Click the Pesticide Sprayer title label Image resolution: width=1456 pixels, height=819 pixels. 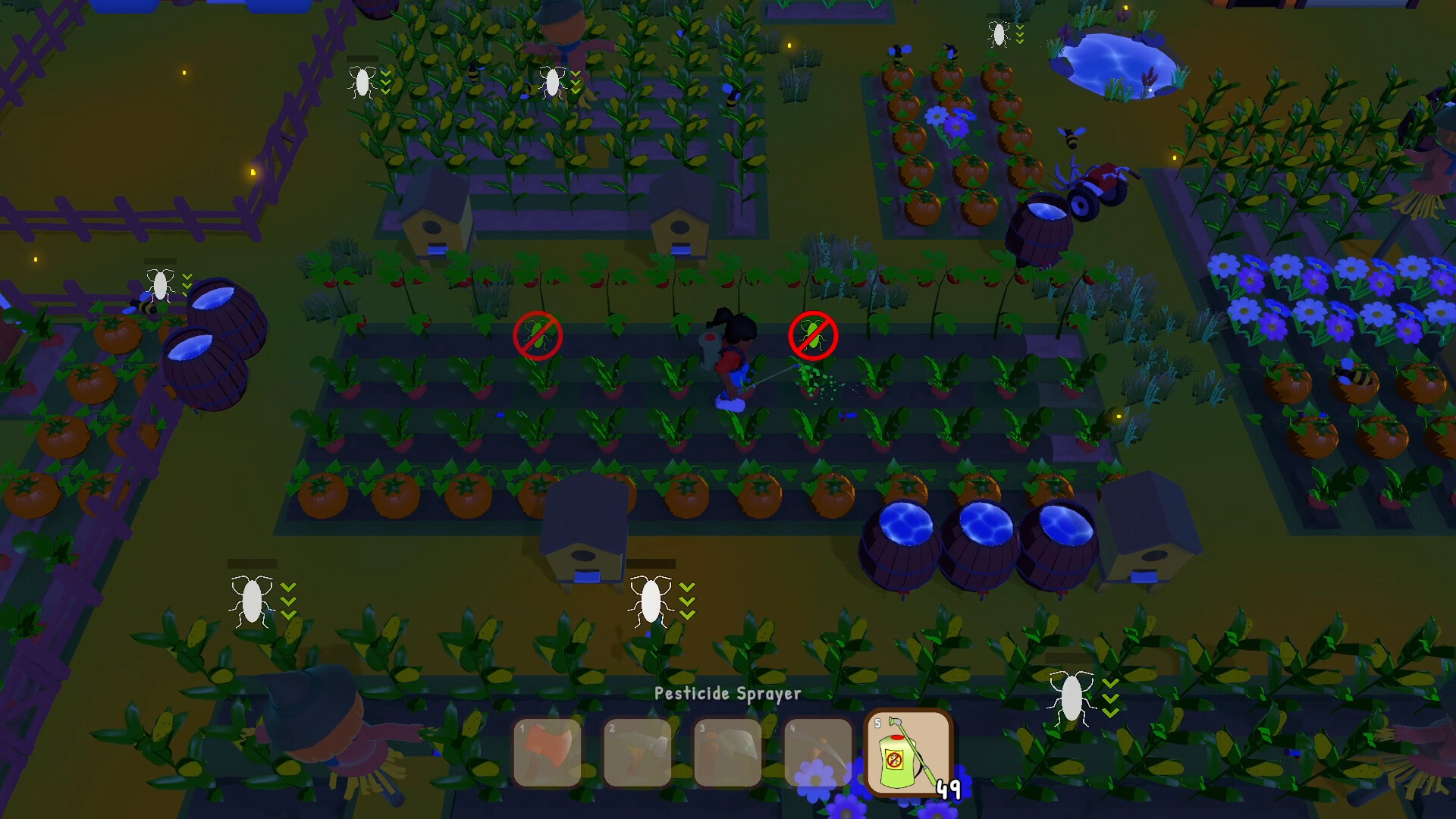[728, 692]
